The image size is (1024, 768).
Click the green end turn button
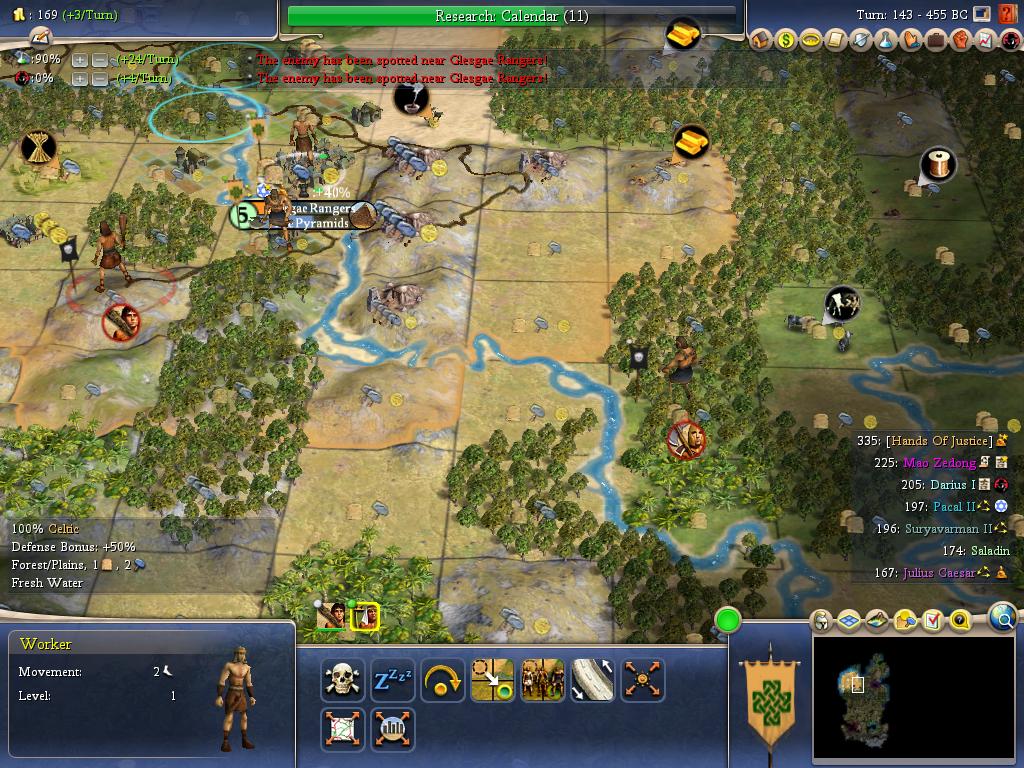click(x=727, y=621)
